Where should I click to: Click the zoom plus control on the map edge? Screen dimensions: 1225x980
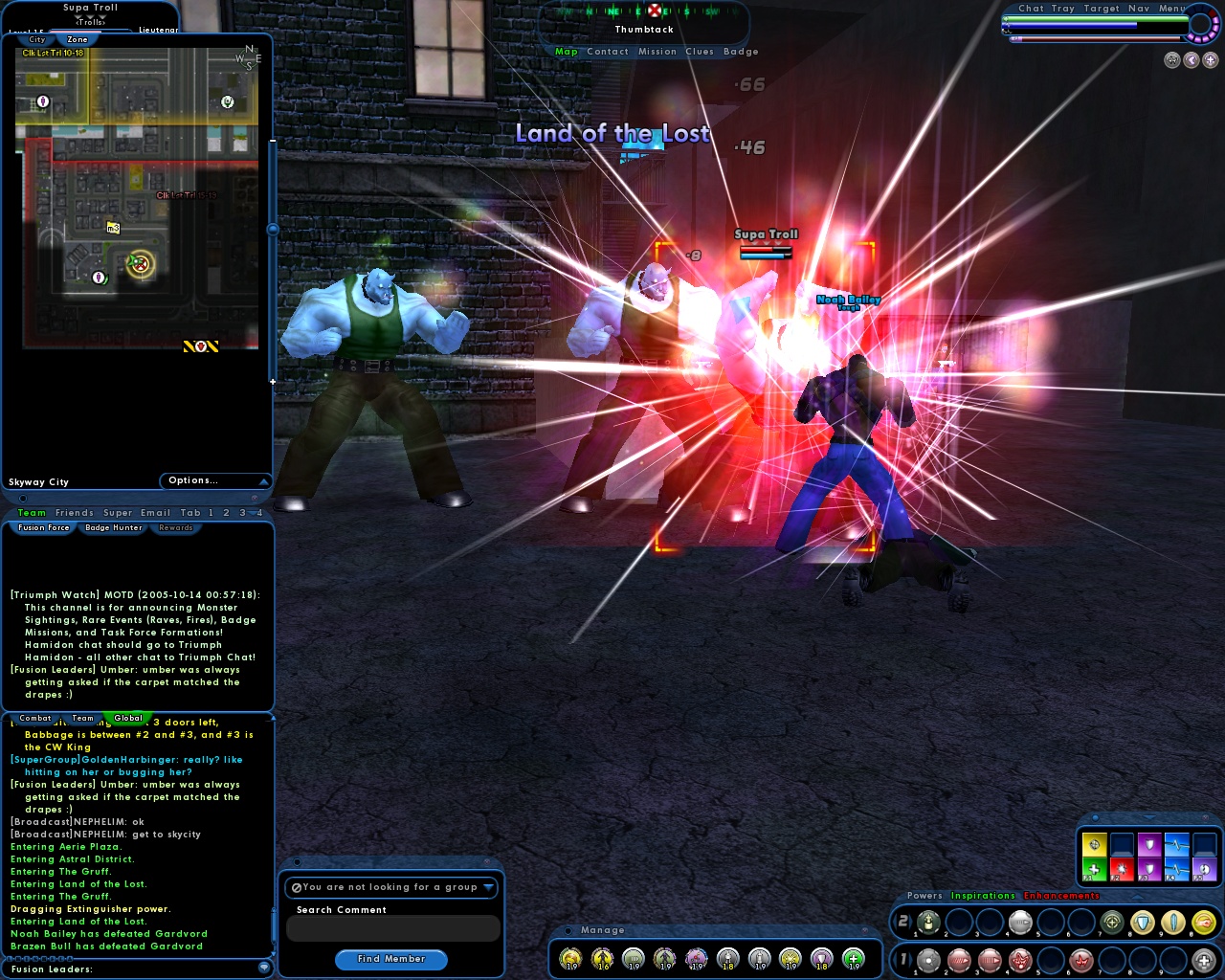click(274, 381)
